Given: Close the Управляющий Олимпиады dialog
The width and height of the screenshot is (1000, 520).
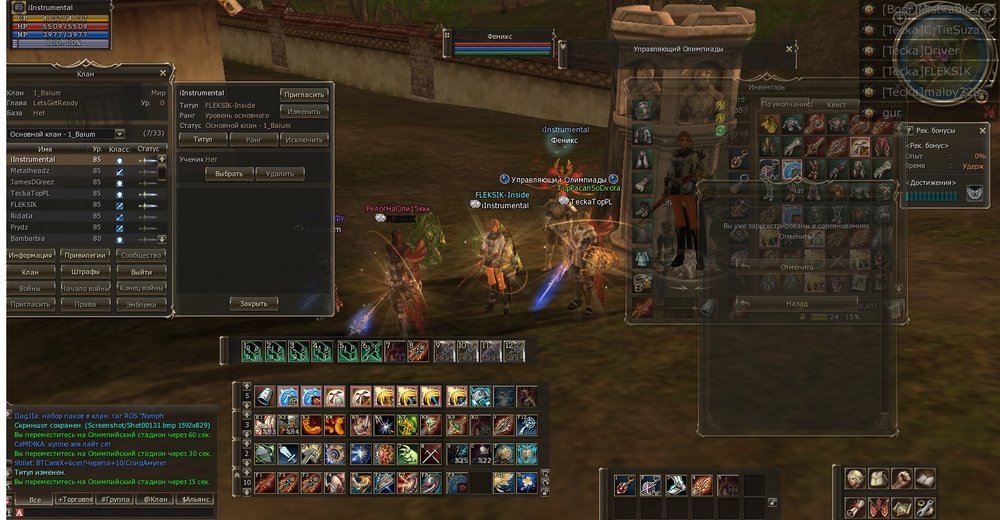Looking at the screenshot, I should [789, 48].
